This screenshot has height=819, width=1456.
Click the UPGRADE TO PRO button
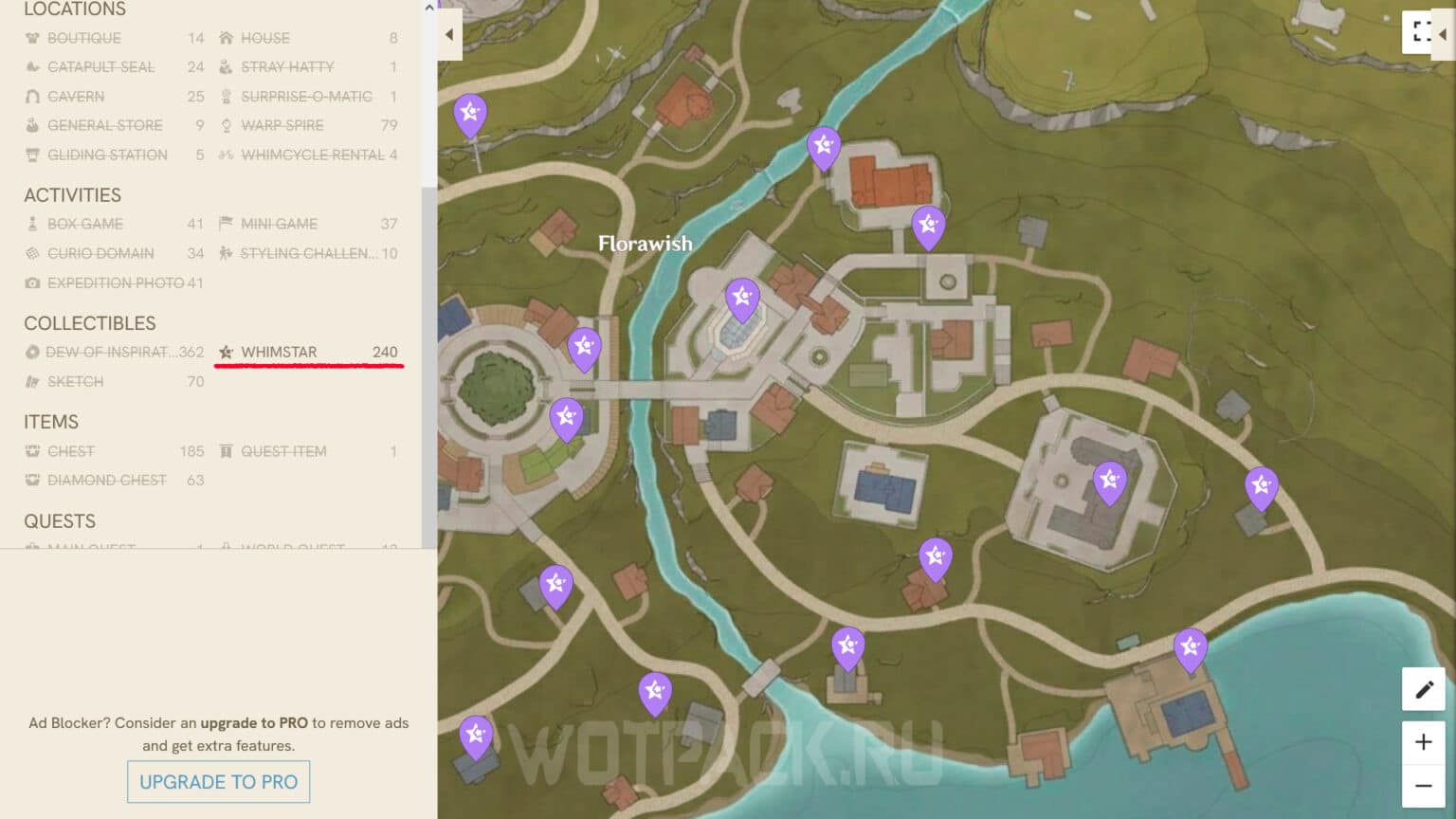pyautogui.click(x=218, y=781)
